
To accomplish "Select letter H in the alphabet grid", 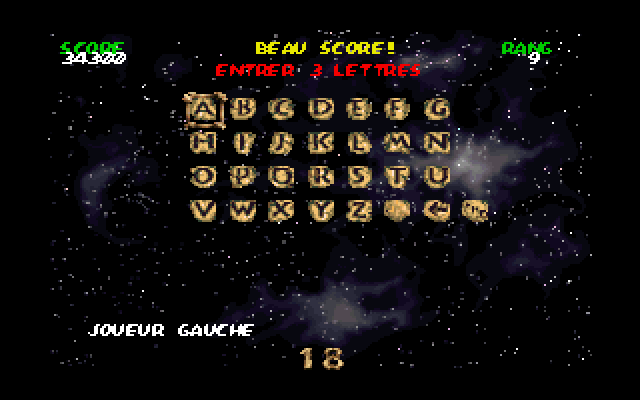I will click(205, 143).
